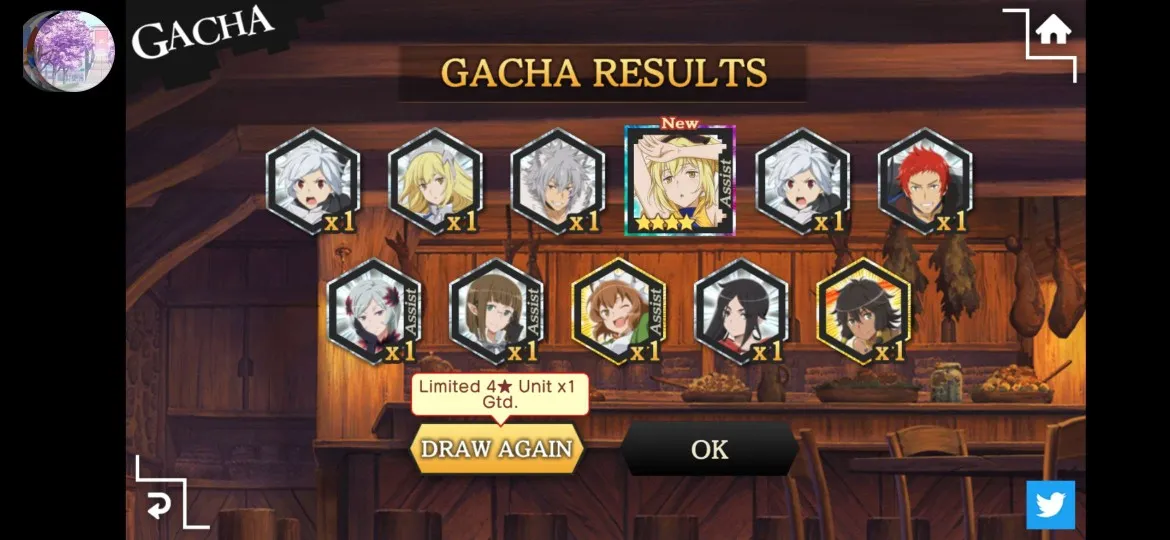Screen dimensions: 1170x540
Task: Inspect the silver-haired assist with red flower
Action: pos(374,311)
